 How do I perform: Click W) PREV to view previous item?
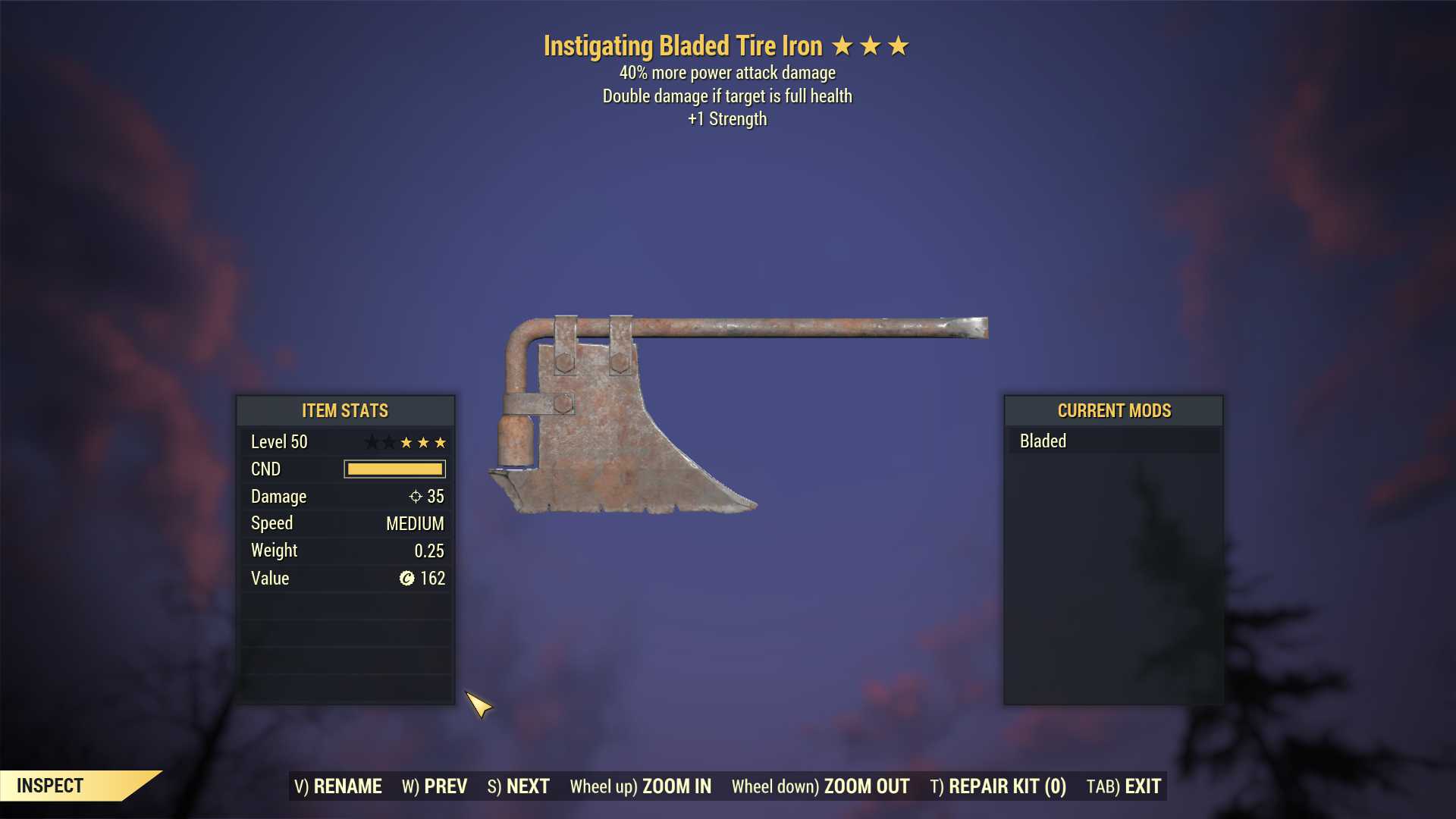(435, 786)
